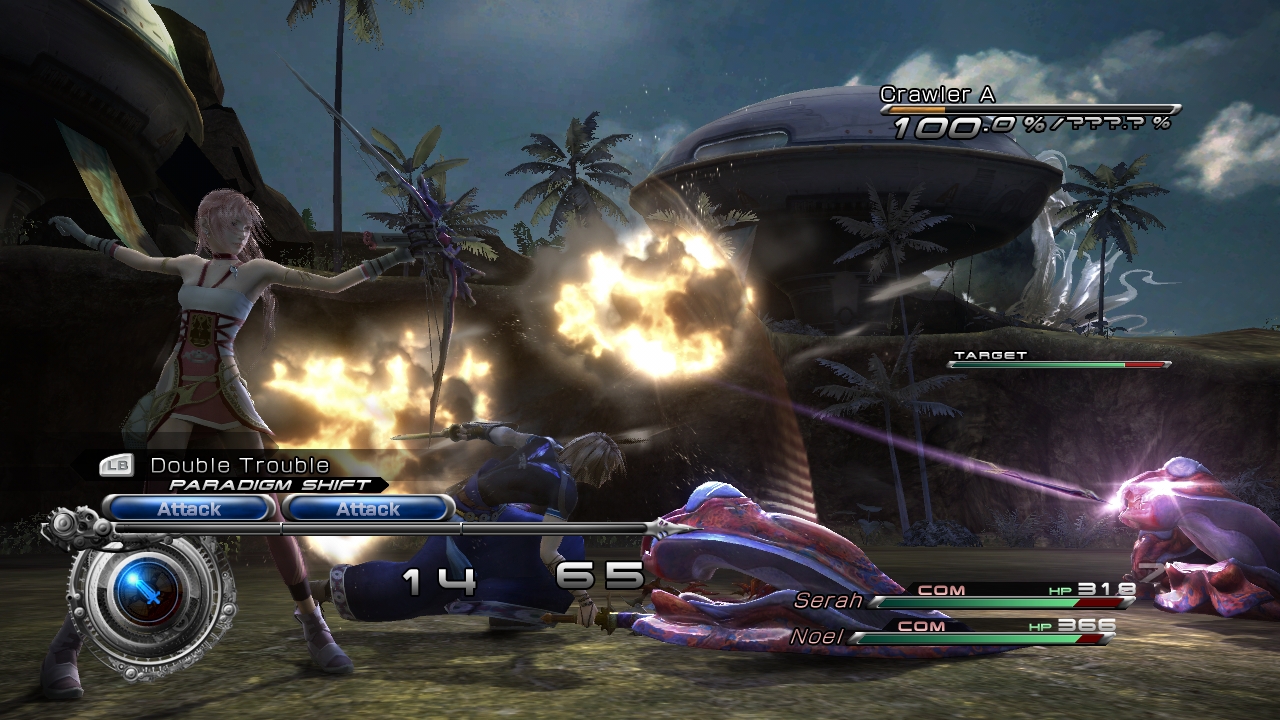
Task: Click the blue sword role emblem
Action: pyautogui.click(x=146, y=593)
